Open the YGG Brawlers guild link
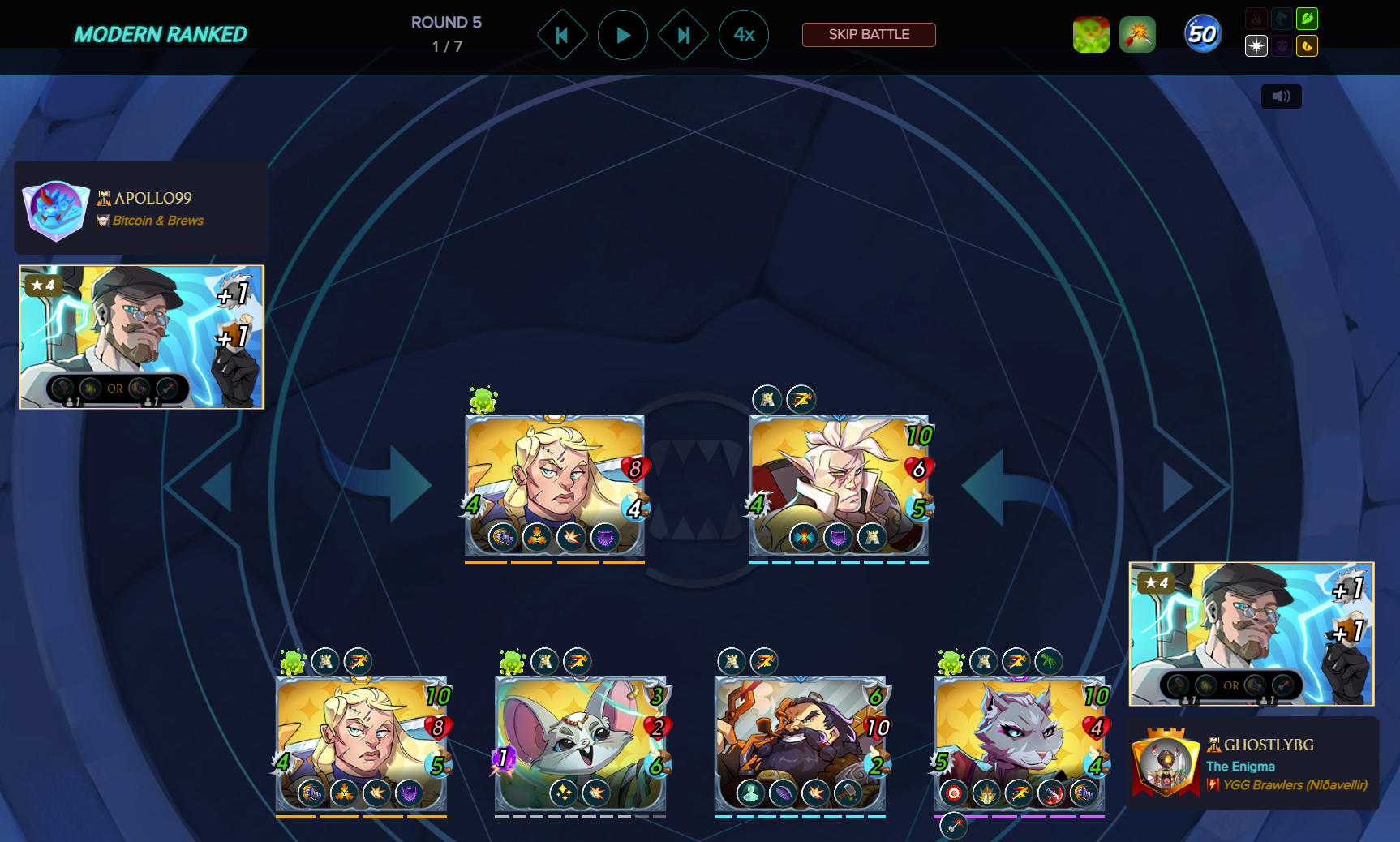Screen dimensions: 1400x842 click(x=1294, y=785)
